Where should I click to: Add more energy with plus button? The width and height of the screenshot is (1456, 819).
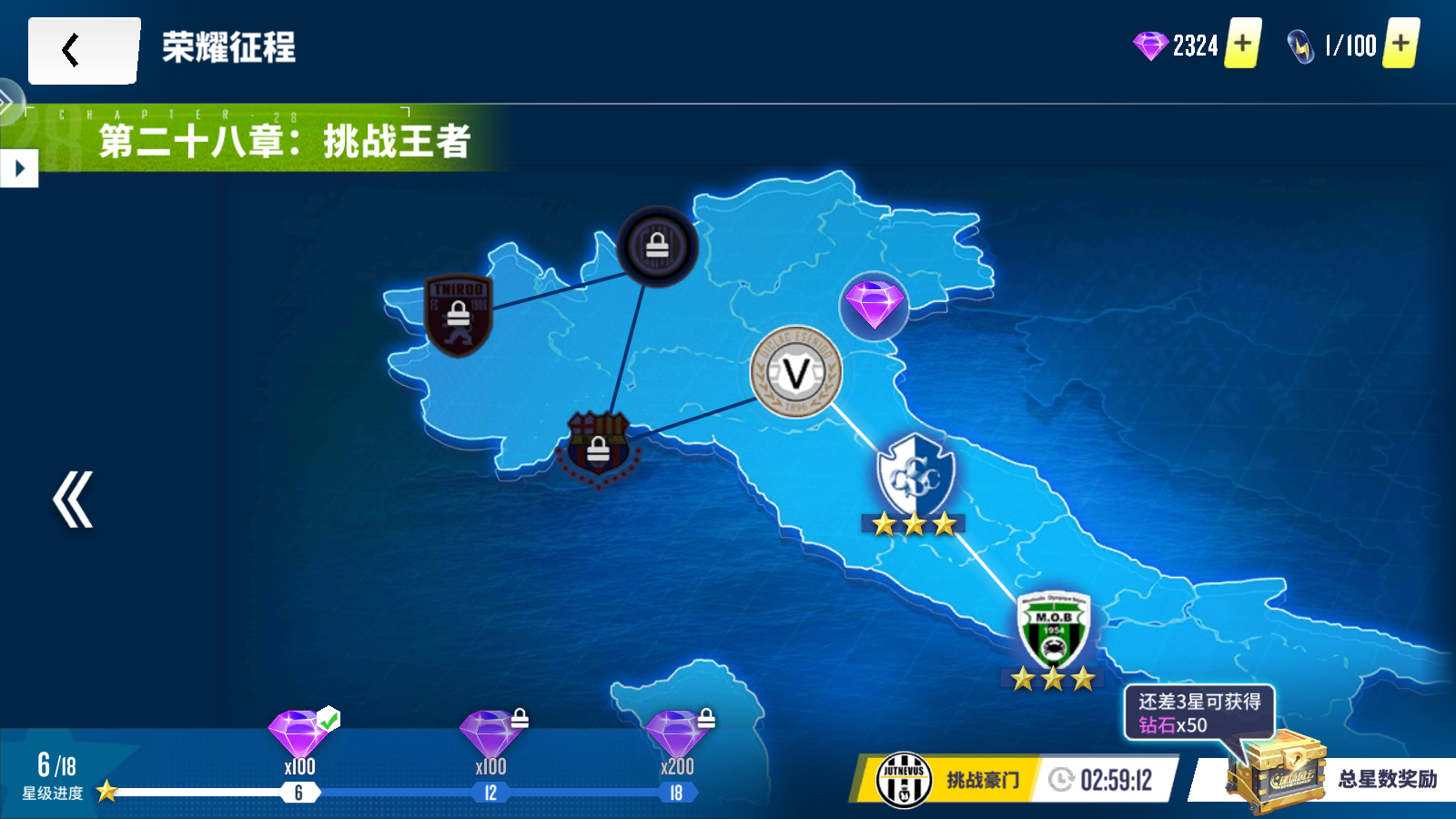1400,44
